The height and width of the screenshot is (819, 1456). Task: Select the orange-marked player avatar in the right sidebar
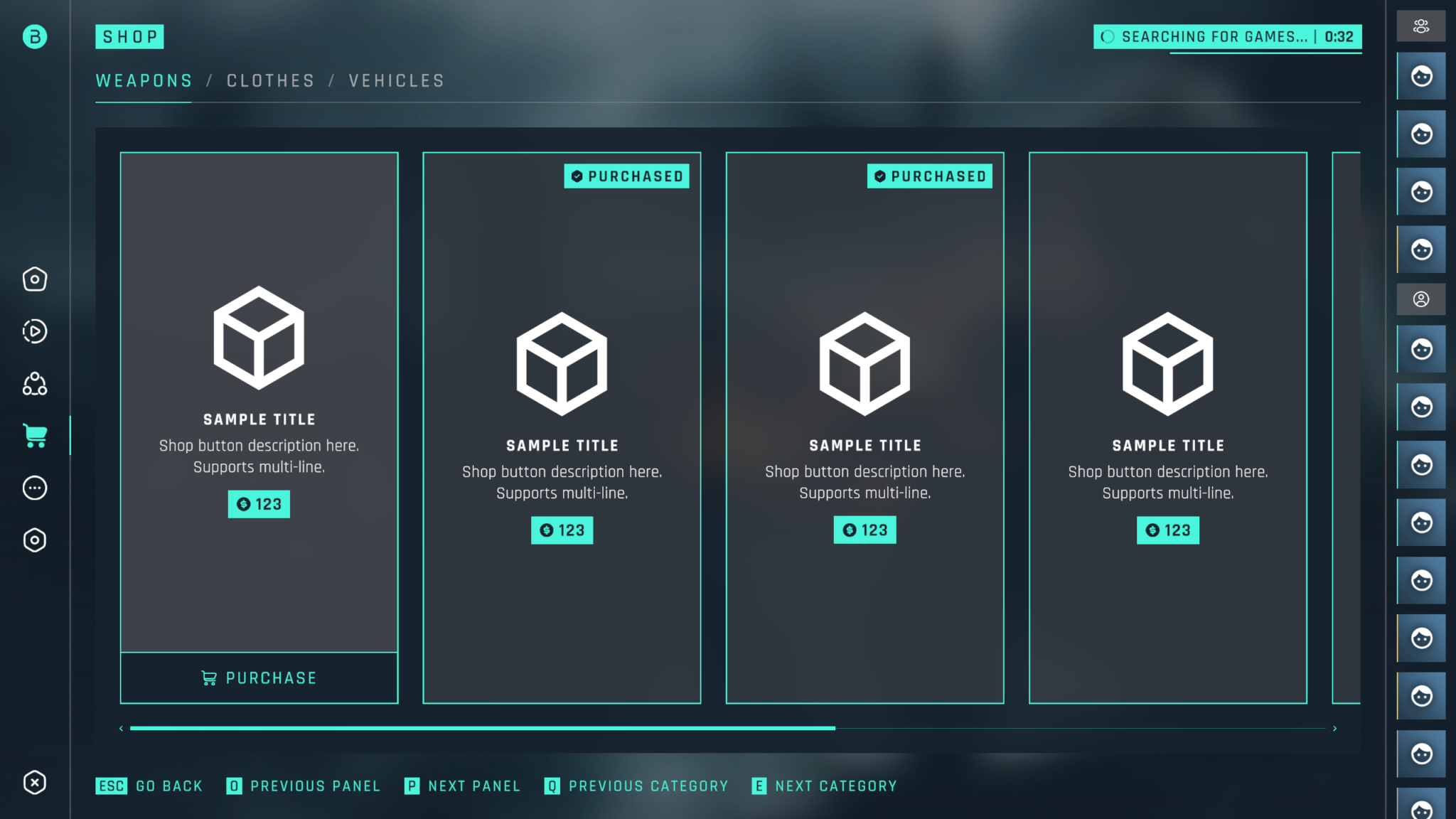(x=1421, y=249)
